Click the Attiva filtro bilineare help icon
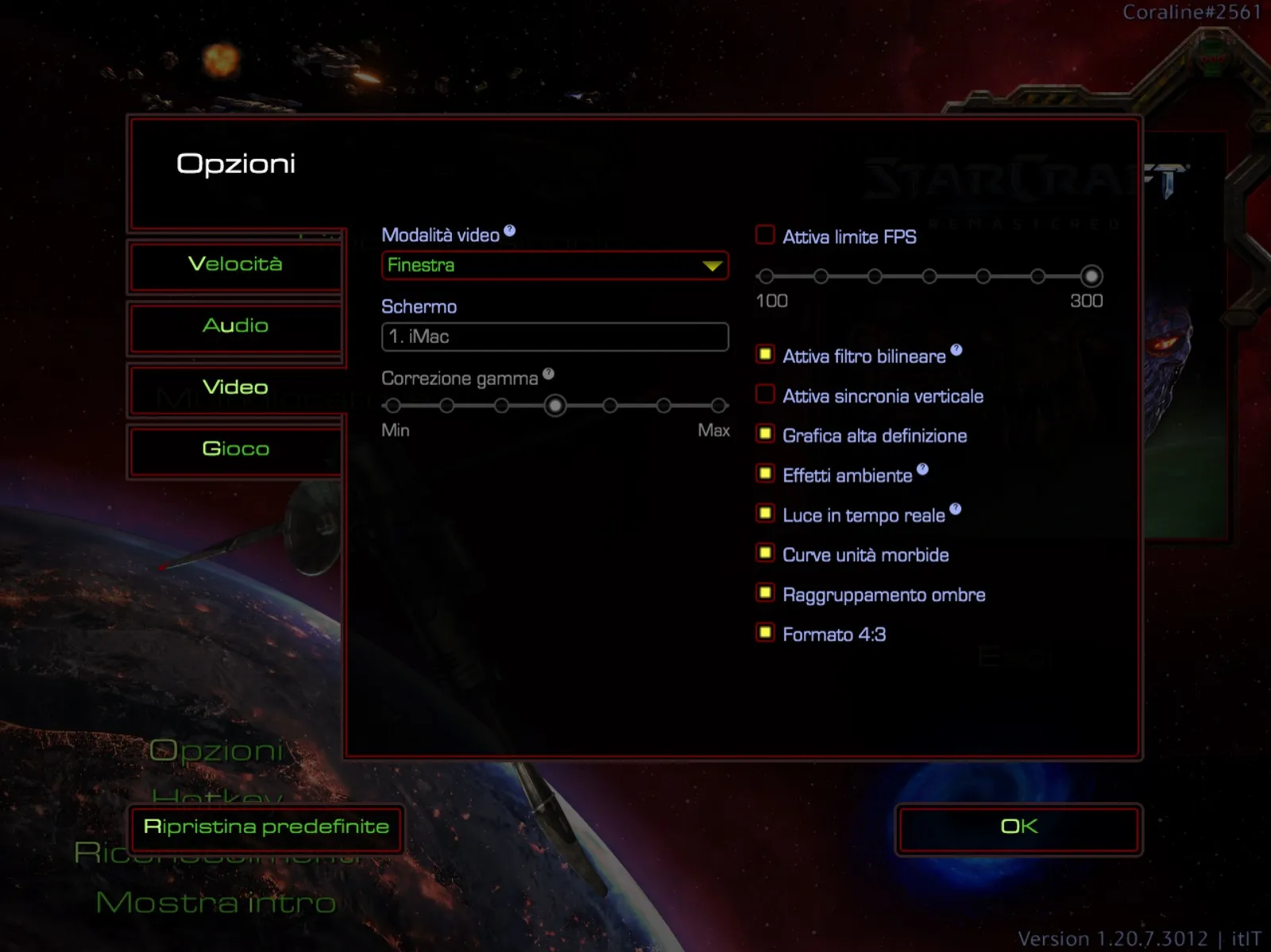Viewport: 1271px width, 952px height. [956, 350]
